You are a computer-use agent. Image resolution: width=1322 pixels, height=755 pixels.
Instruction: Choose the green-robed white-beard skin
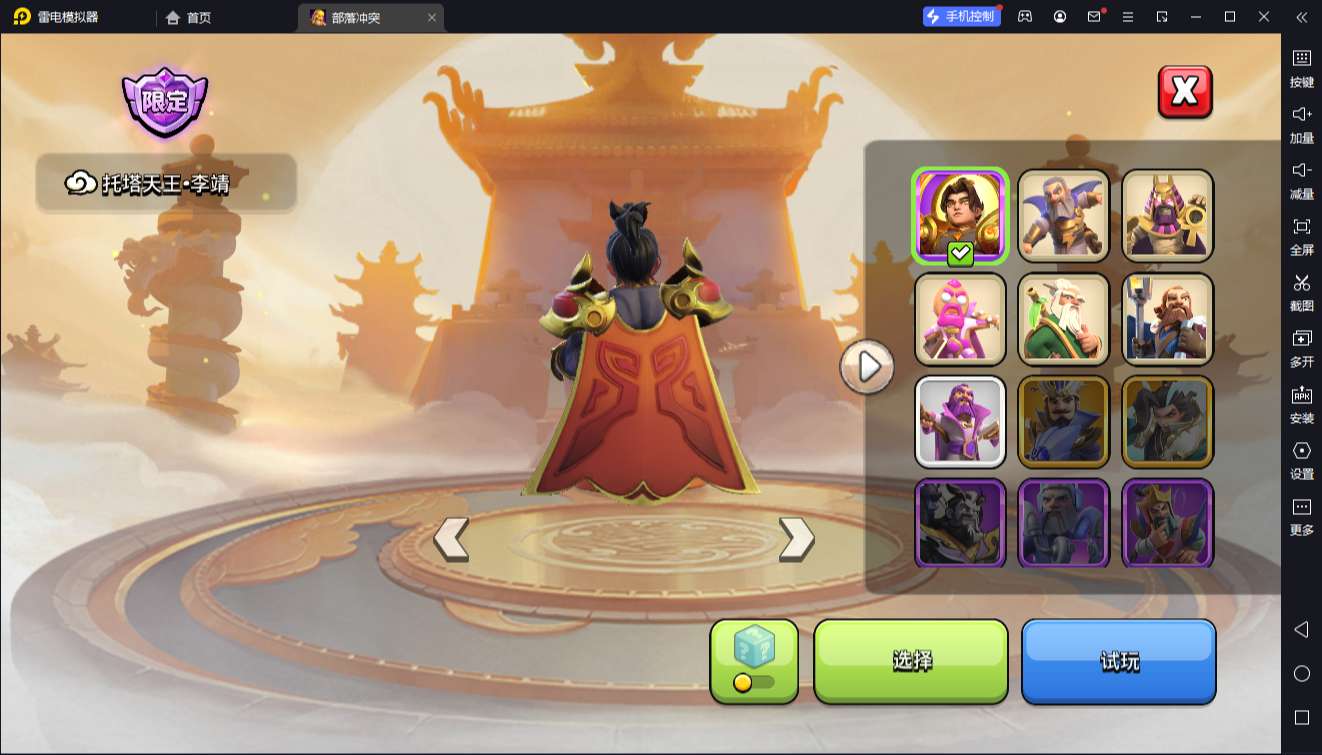click(1064, 318)
